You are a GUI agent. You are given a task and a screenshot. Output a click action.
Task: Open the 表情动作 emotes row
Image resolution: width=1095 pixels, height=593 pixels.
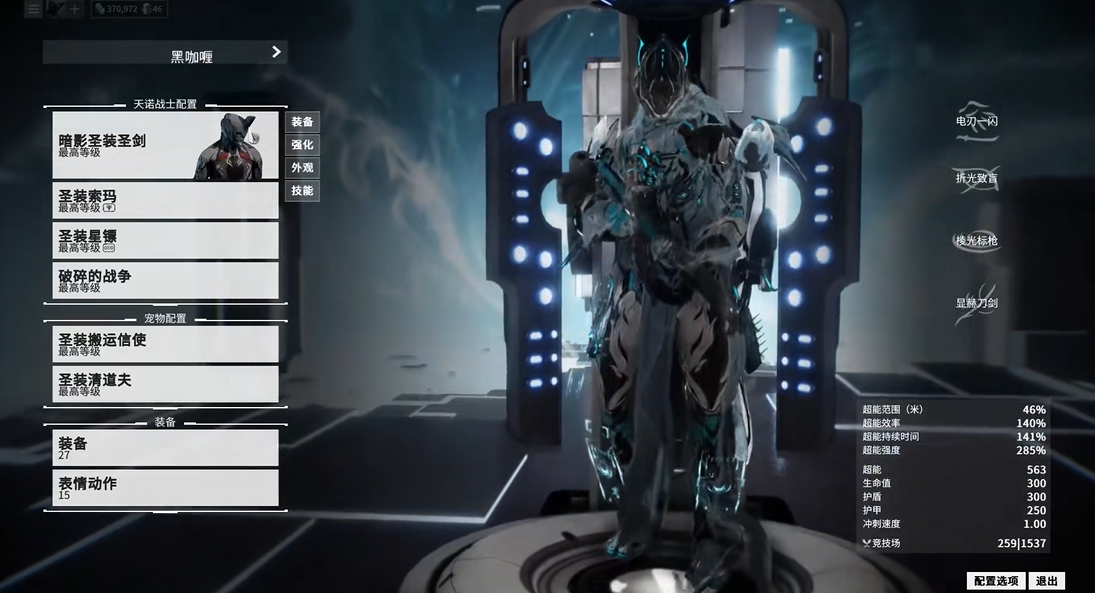(165, 487)
